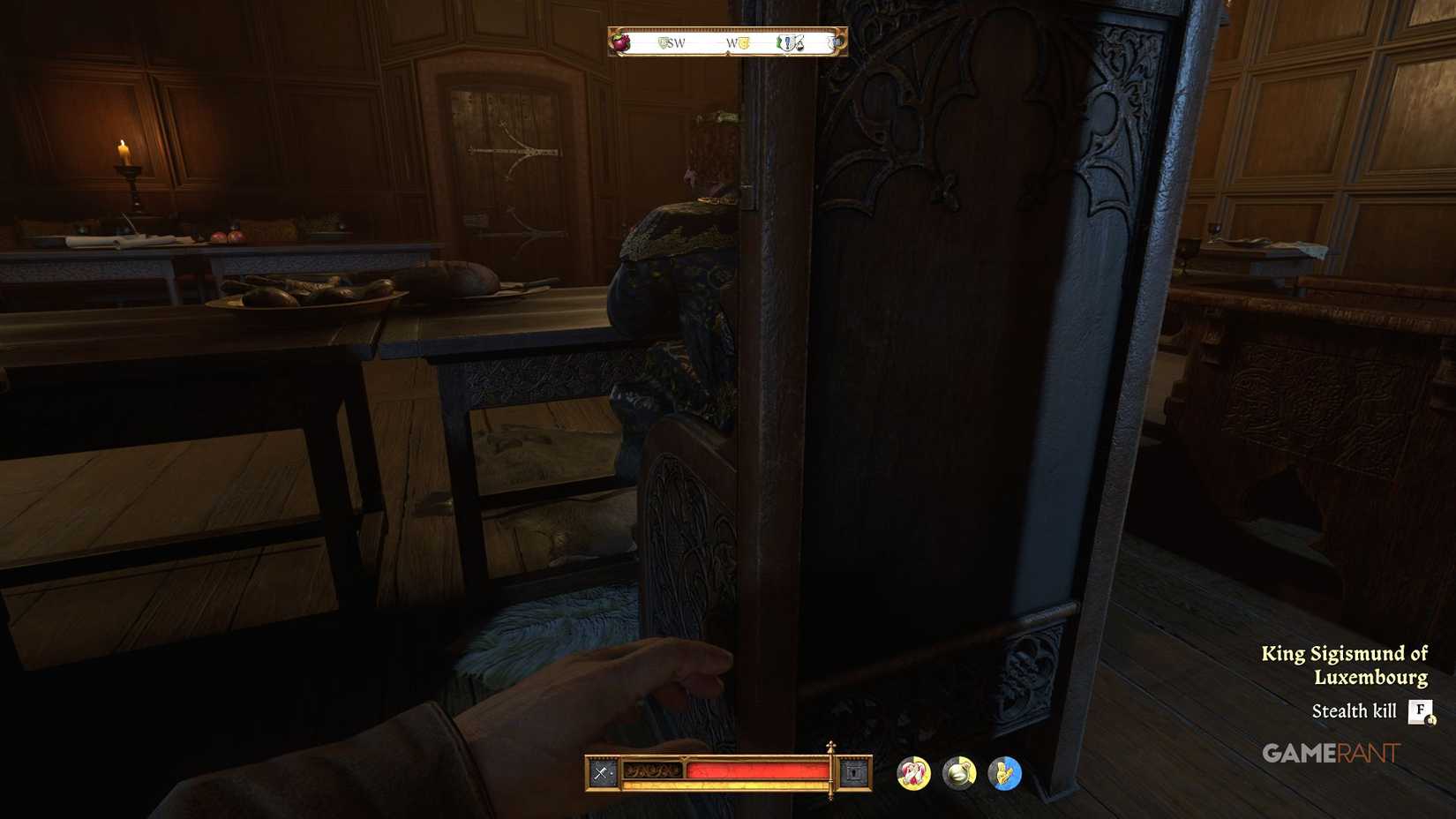
Task: Toggle the potion flask status effect icon
Action: [x=958, y=773]
